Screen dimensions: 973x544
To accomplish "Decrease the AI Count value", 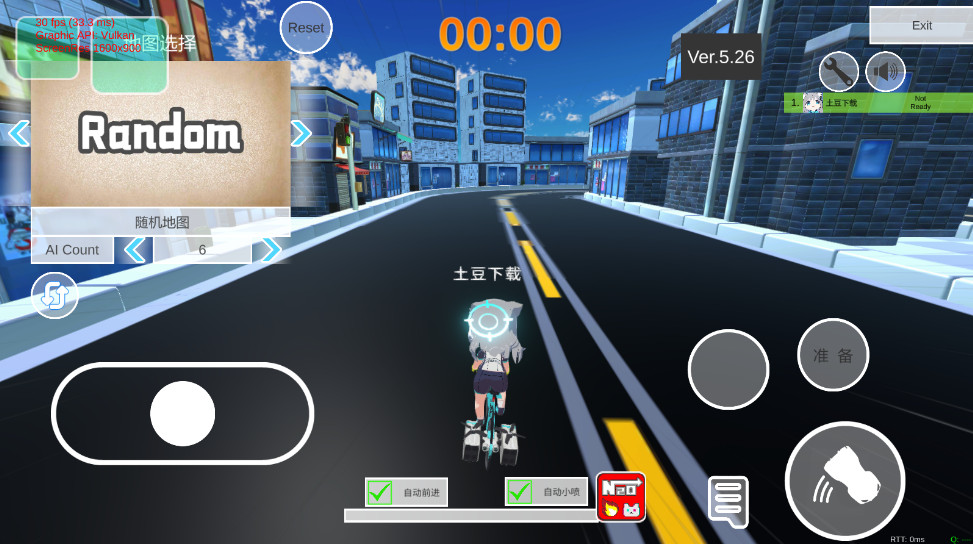I will 135,250.
